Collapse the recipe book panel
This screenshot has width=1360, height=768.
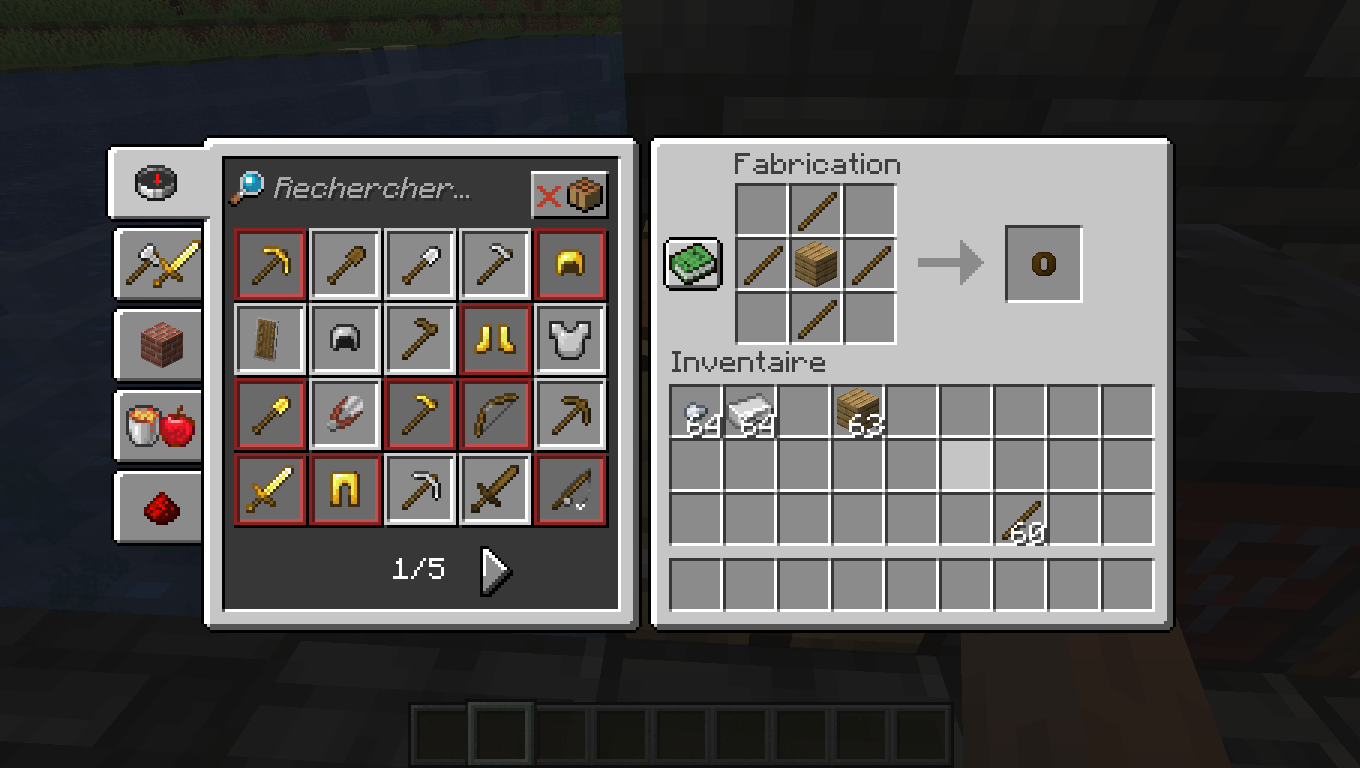692,263
